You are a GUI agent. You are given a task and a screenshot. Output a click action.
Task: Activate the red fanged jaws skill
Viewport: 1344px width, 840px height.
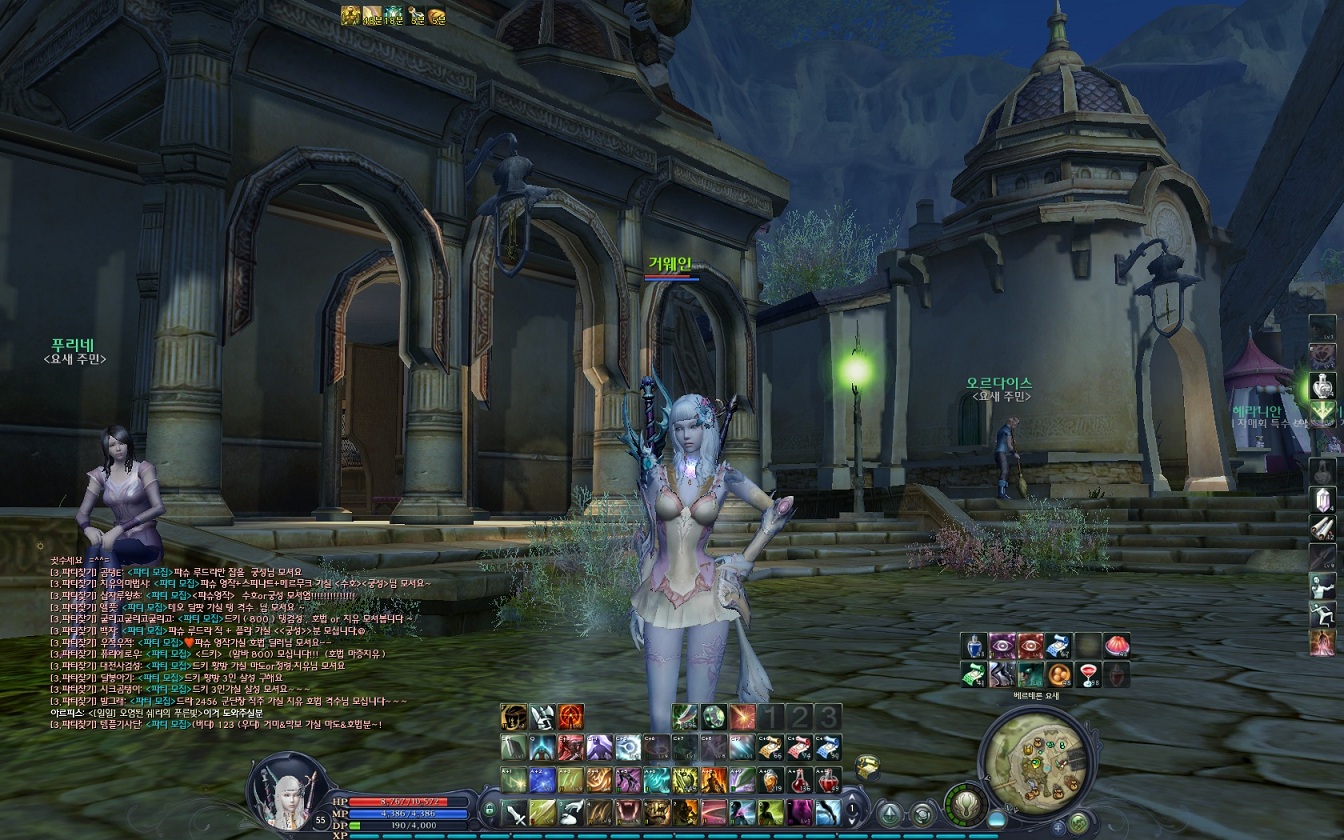pos(628,812)
